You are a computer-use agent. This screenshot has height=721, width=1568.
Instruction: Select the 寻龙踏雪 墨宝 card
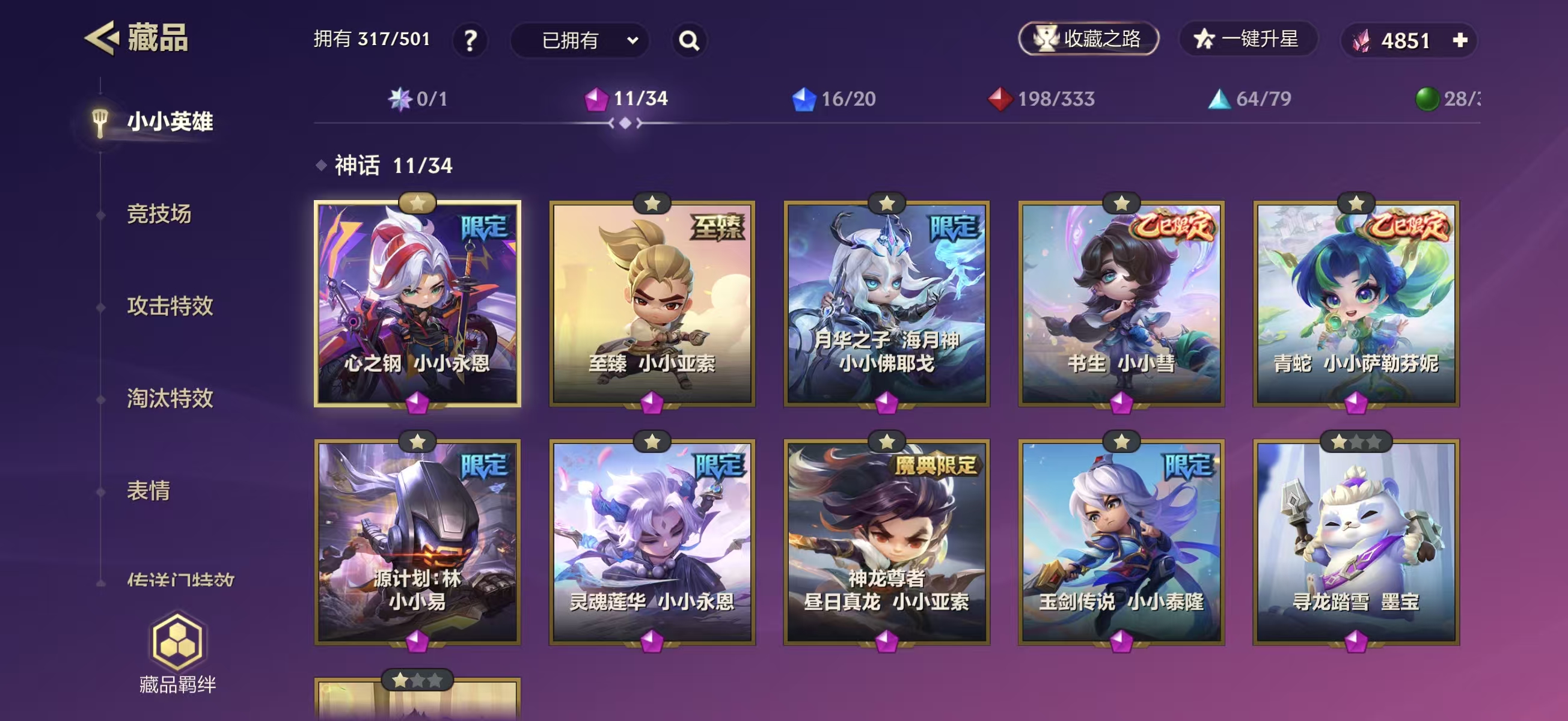pyautogui.click(x=1356, y=543)
